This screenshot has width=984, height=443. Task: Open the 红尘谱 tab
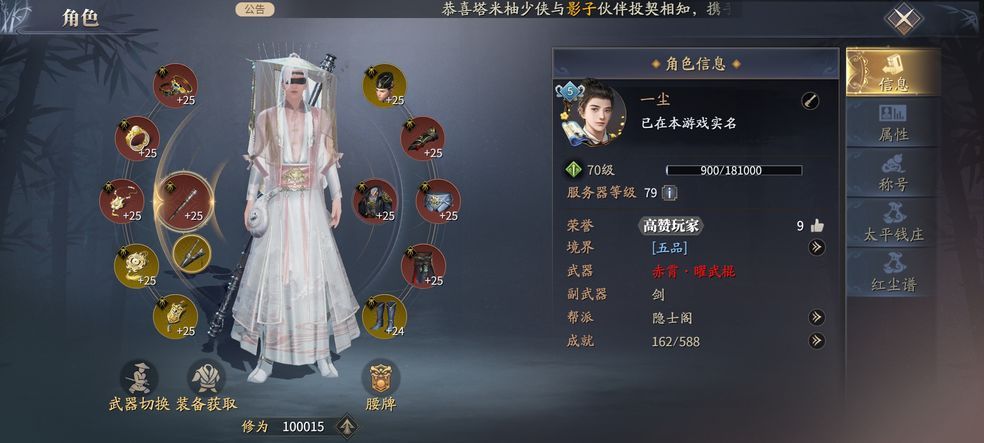tap(893, 272)
